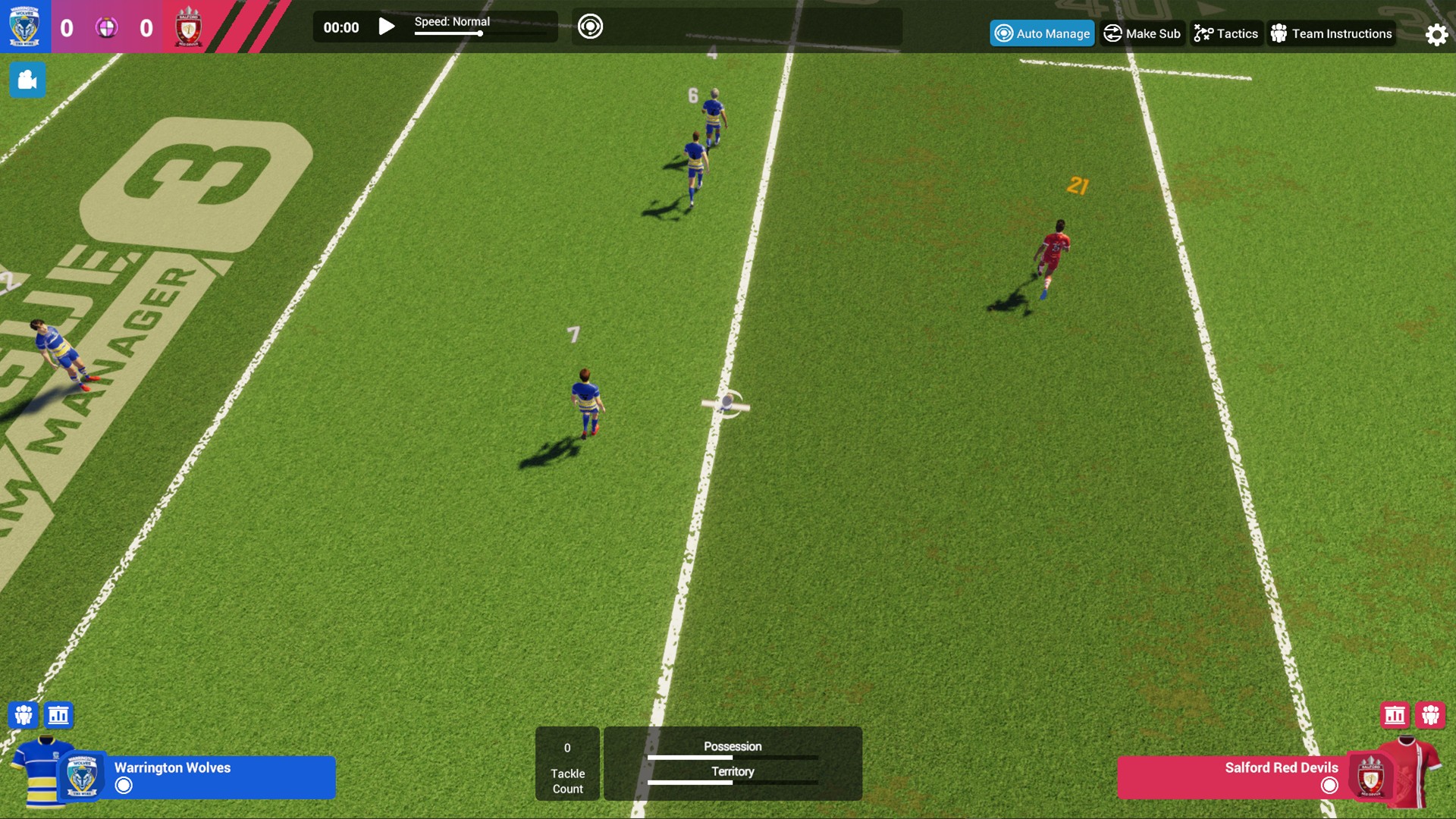Open Team Instructions
Viewport: 1456px width, 819px height.
point(1331,33)
